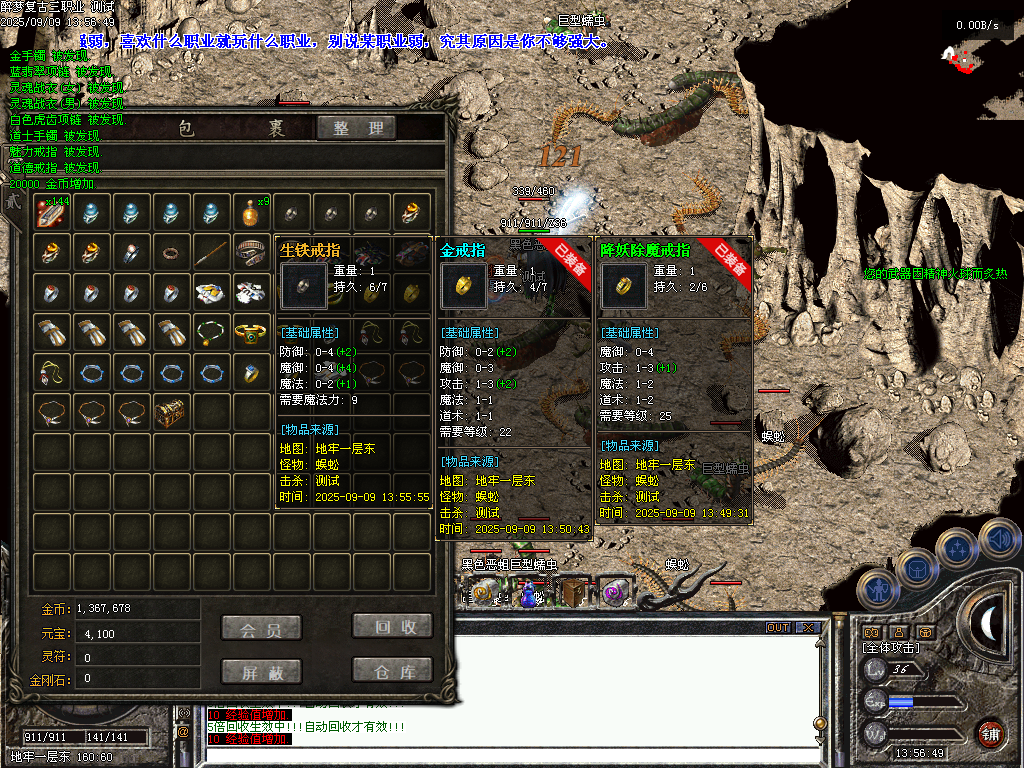Select the beaded necklace with gold pendant
This screenshot has height=768, width=1024.
(211, 332)
